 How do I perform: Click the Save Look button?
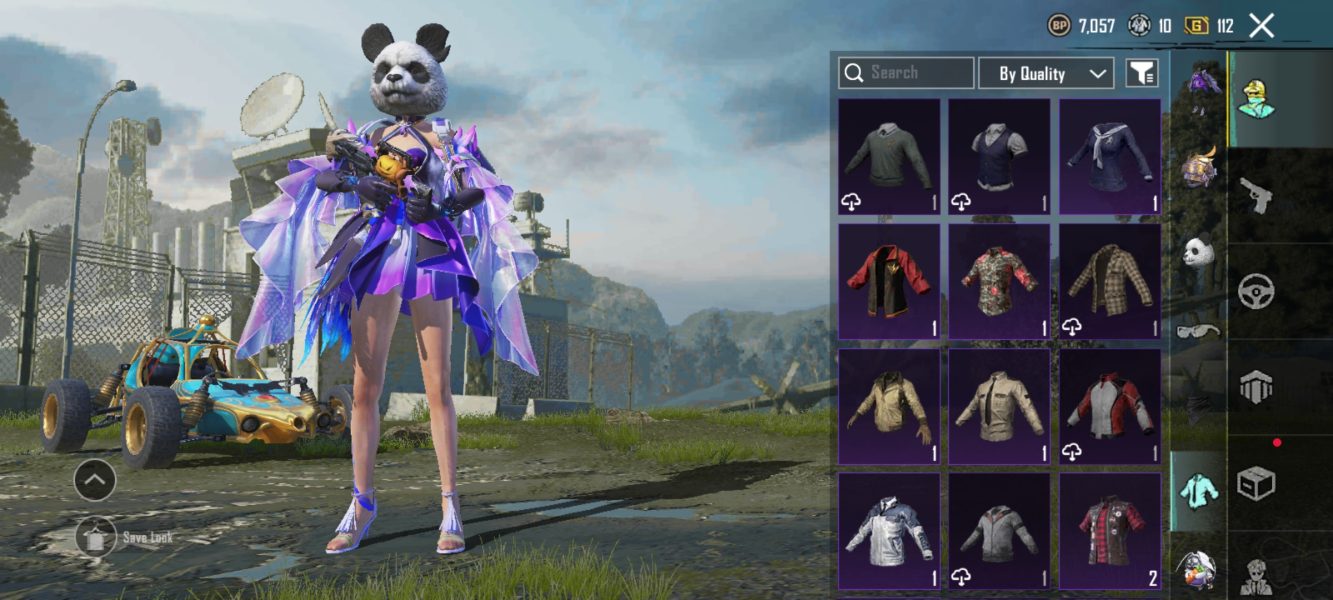point(95,538)
